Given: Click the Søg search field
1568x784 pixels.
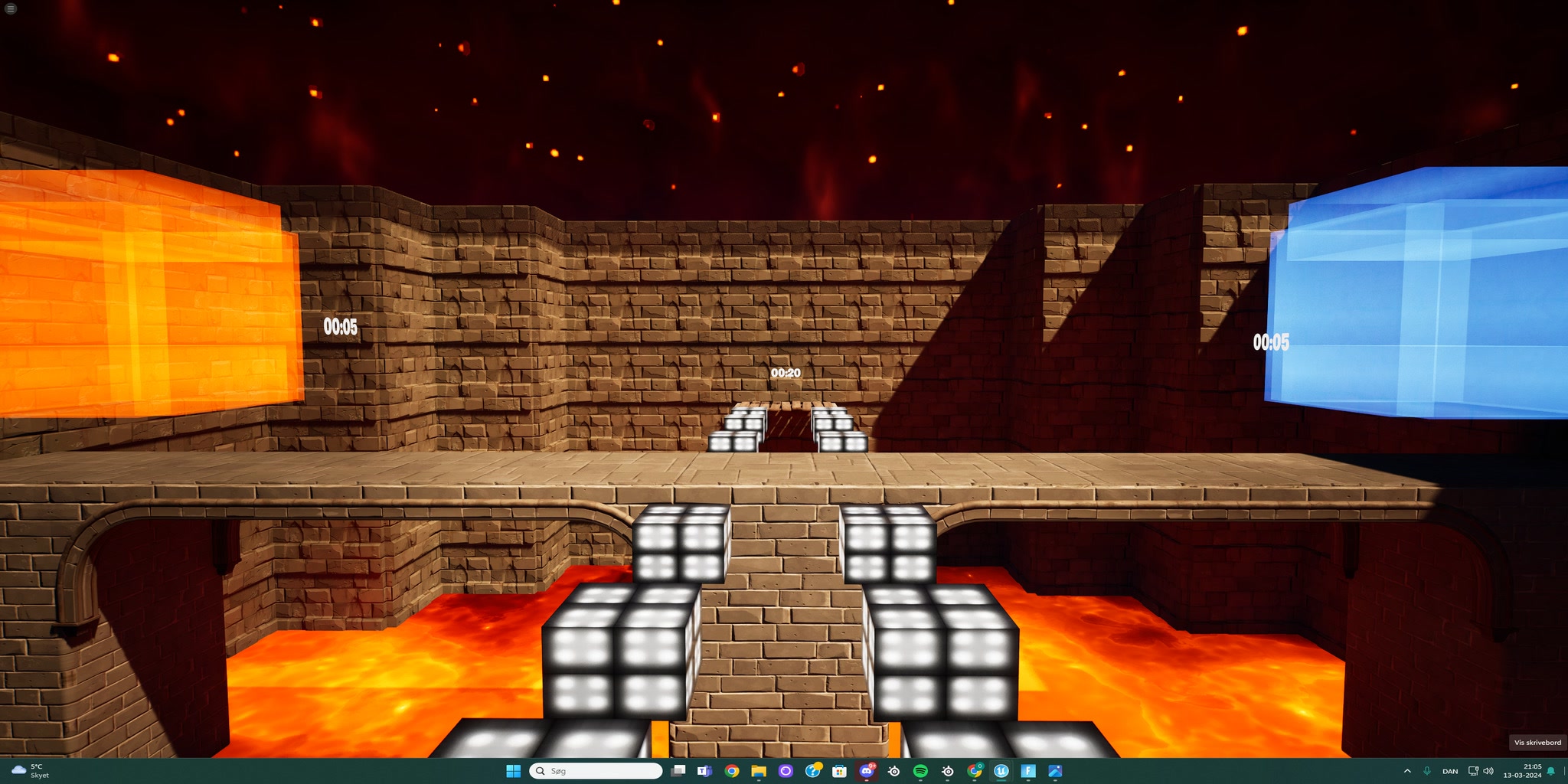Looking at the screenshot, I should click(x=597, y=771).
